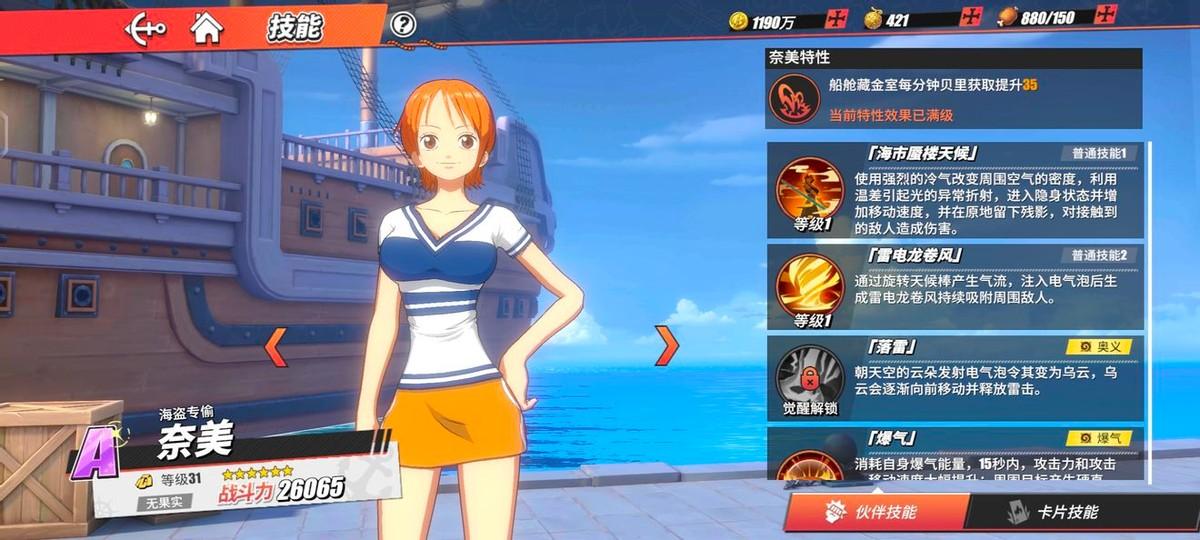
Task: Add more meat stamina with plus button
Action: coord(1105,15)
